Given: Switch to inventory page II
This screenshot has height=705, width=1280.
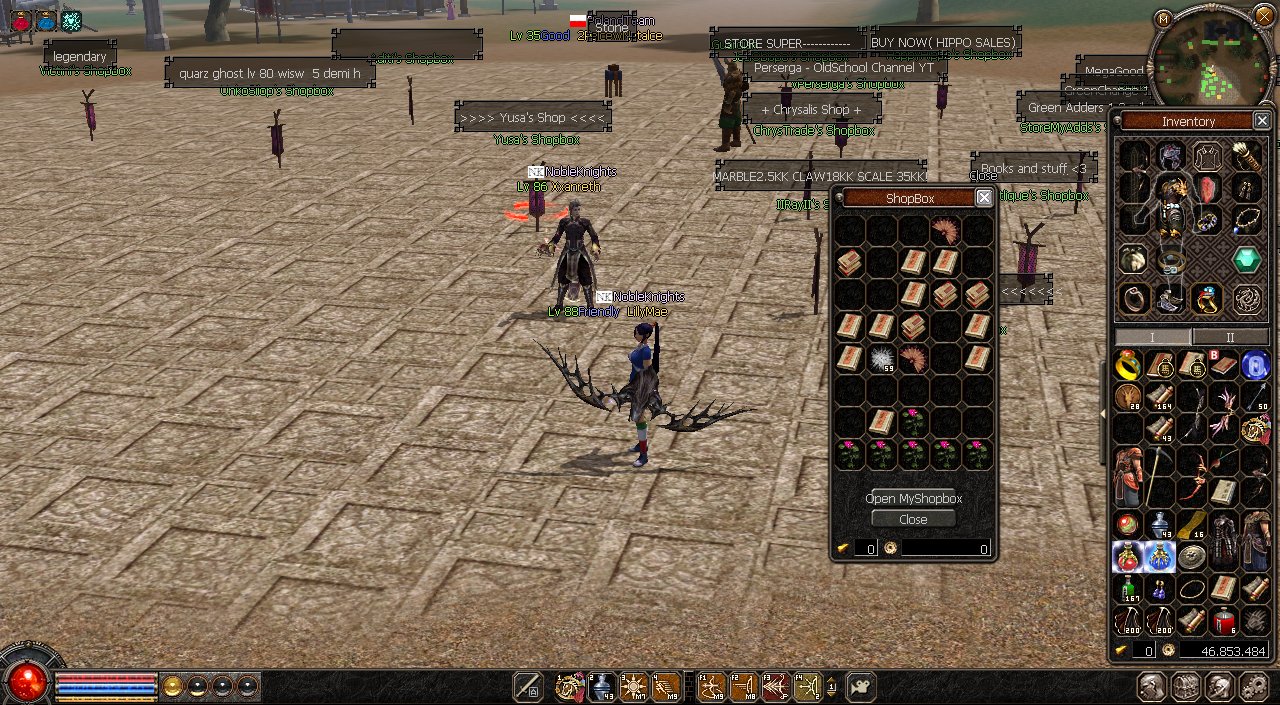Looking at the screenshot, I should tap(1230, 337).
